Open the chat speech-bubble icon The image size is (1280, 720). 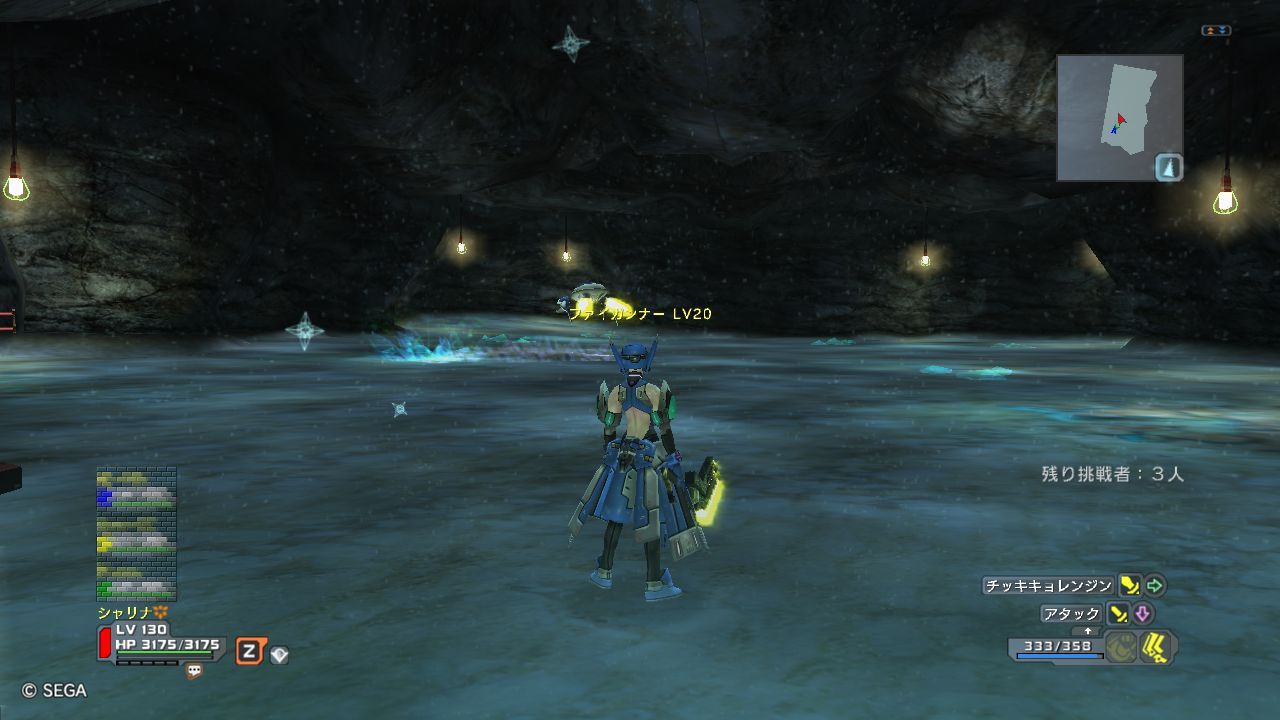coord(194,672)
